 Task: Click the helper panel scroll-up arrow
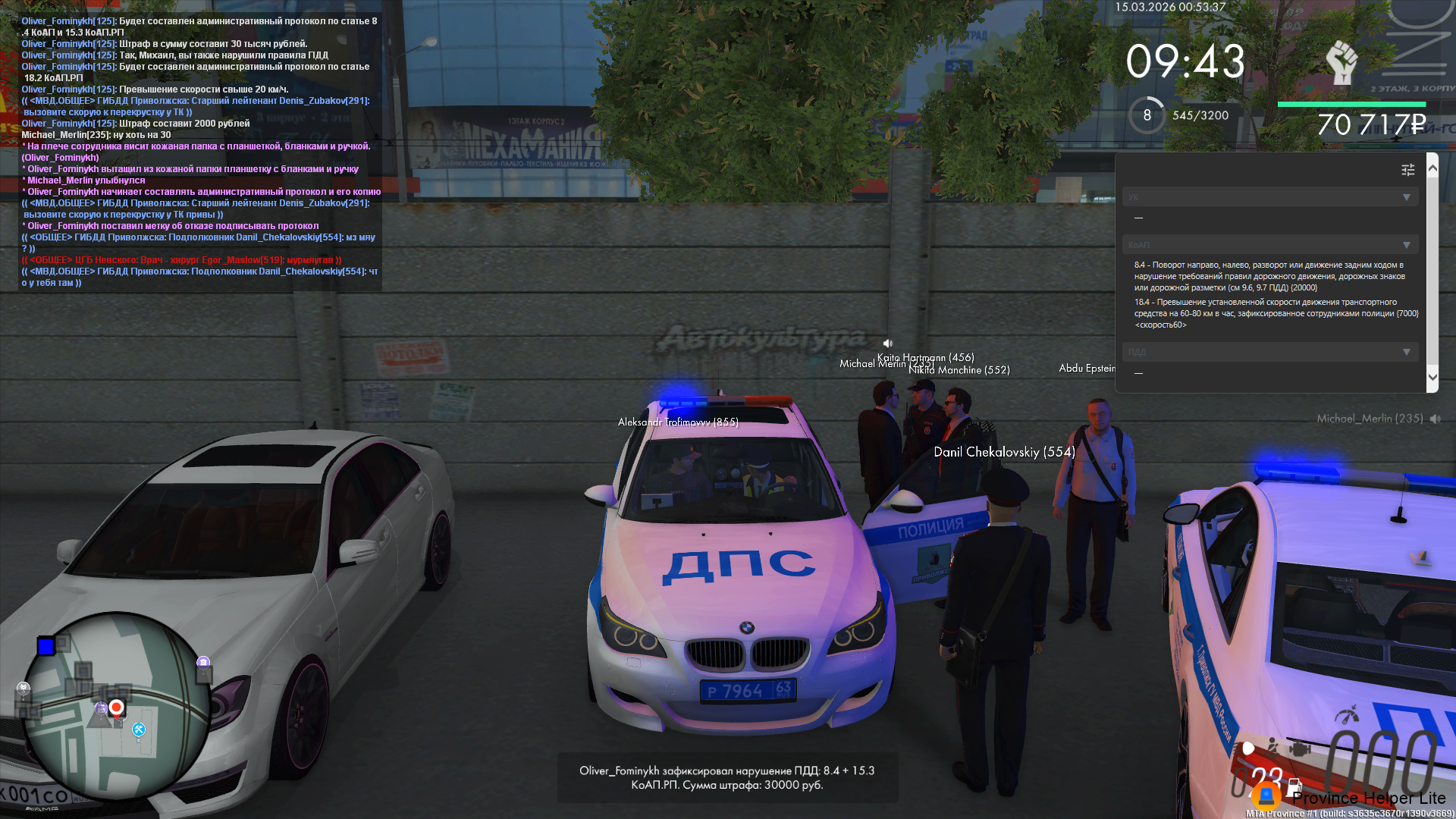(x=1432, y=168)
